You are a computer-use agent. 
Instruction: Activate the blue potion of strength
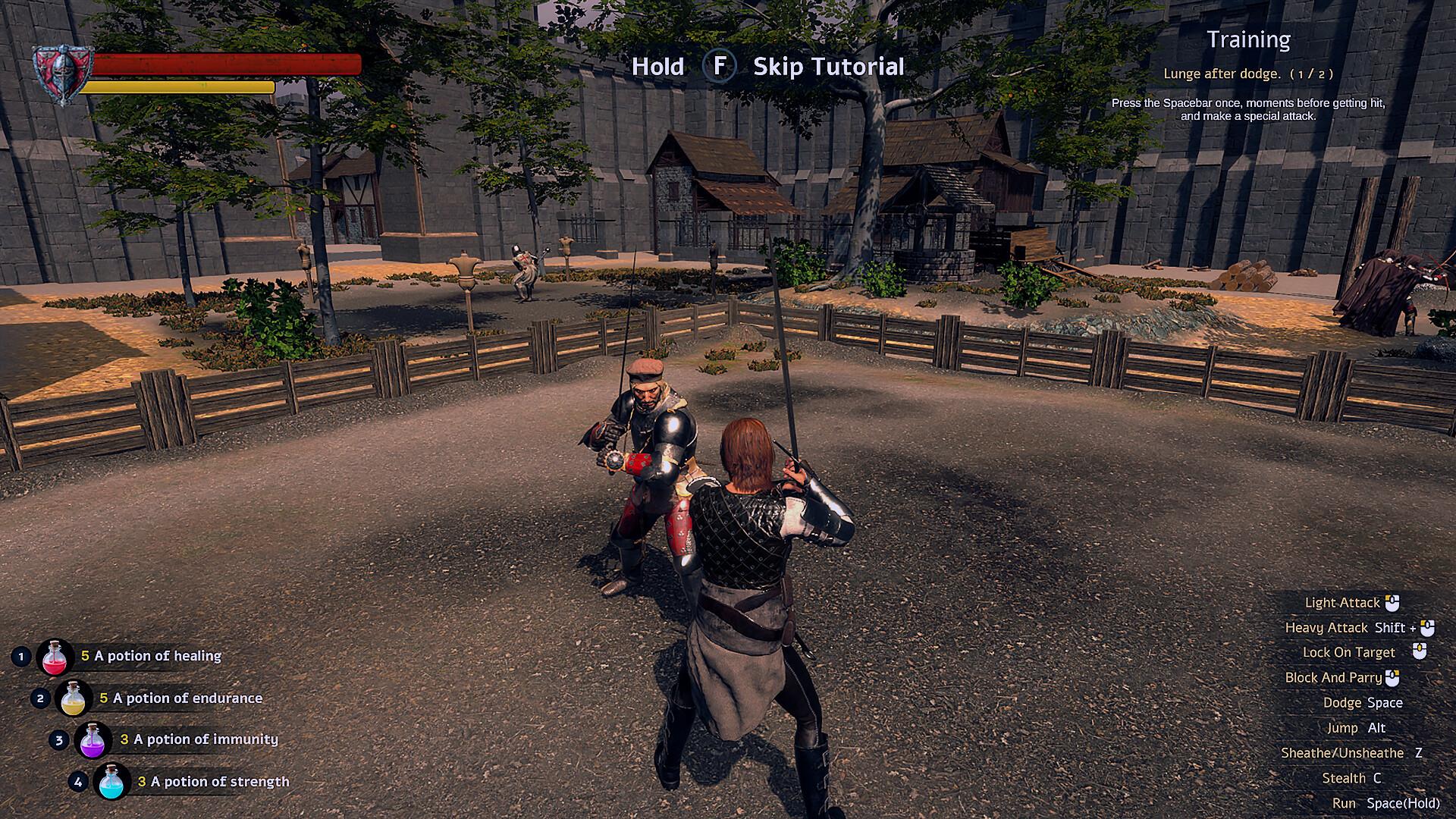[112, 782]
